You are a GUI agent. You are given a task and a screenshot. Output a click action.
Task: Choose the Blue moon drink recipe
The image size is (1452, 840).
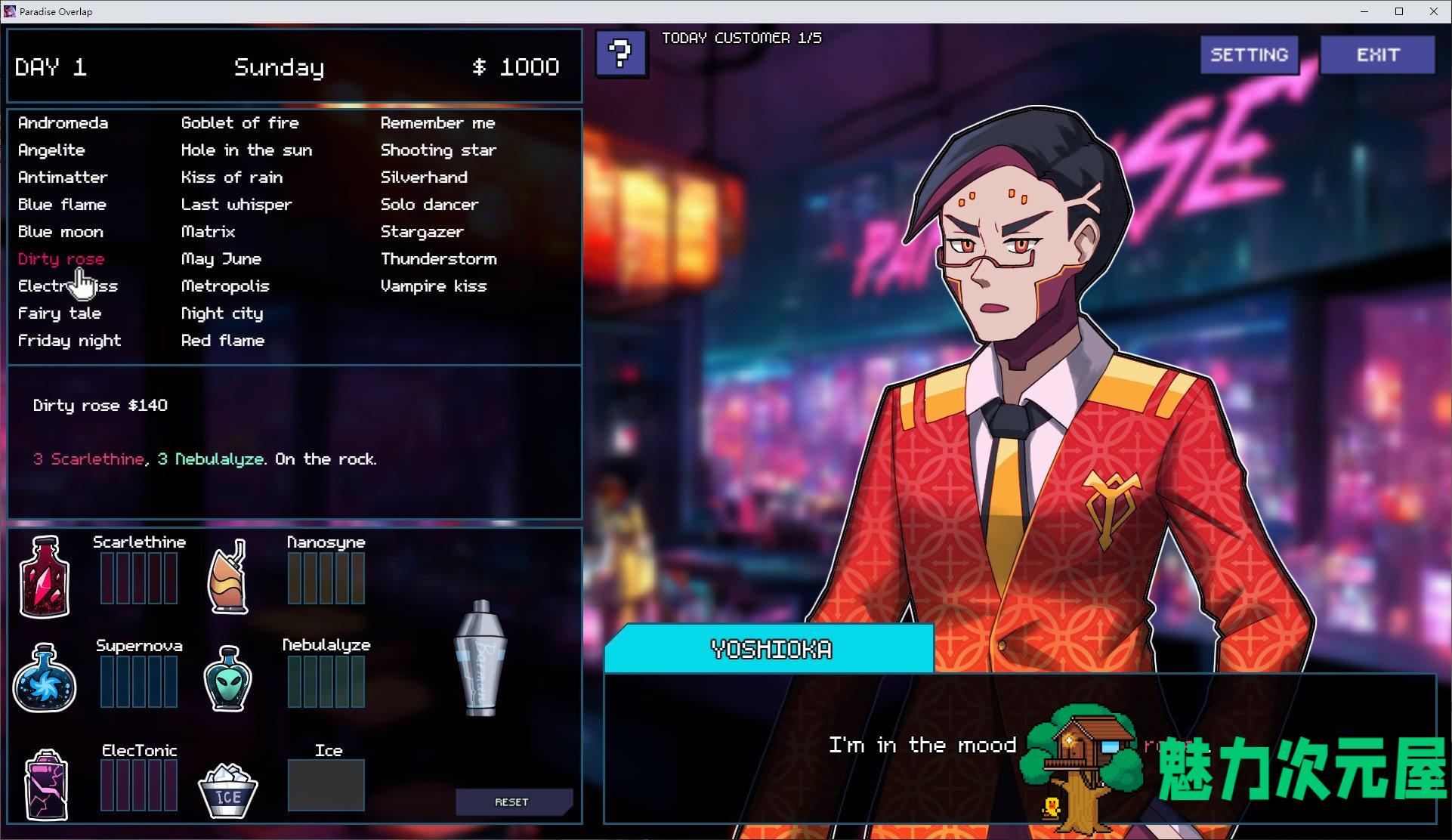(60, 232)
